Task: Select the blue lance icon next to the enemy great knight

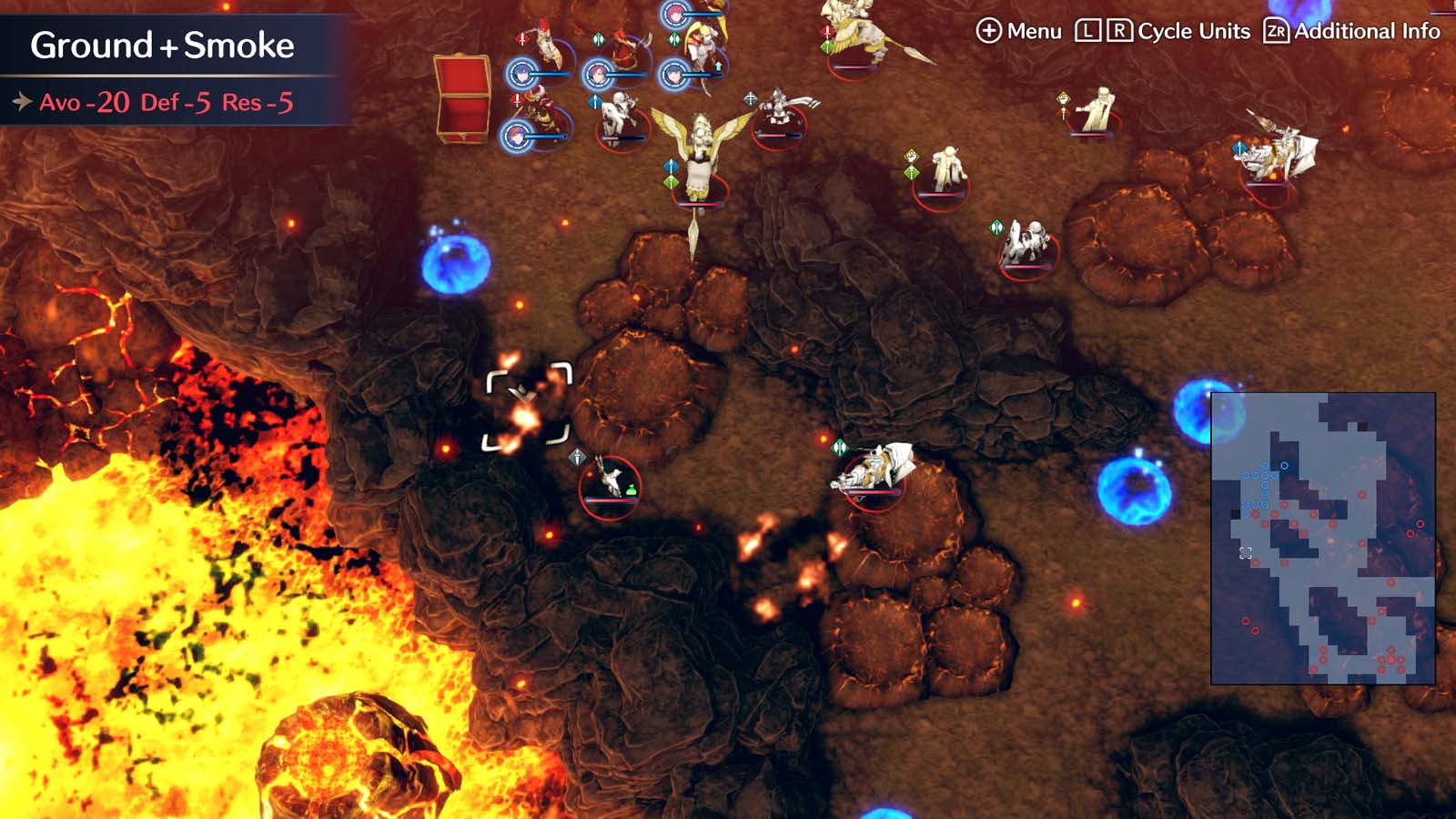Action: (x=1239, y=149)
